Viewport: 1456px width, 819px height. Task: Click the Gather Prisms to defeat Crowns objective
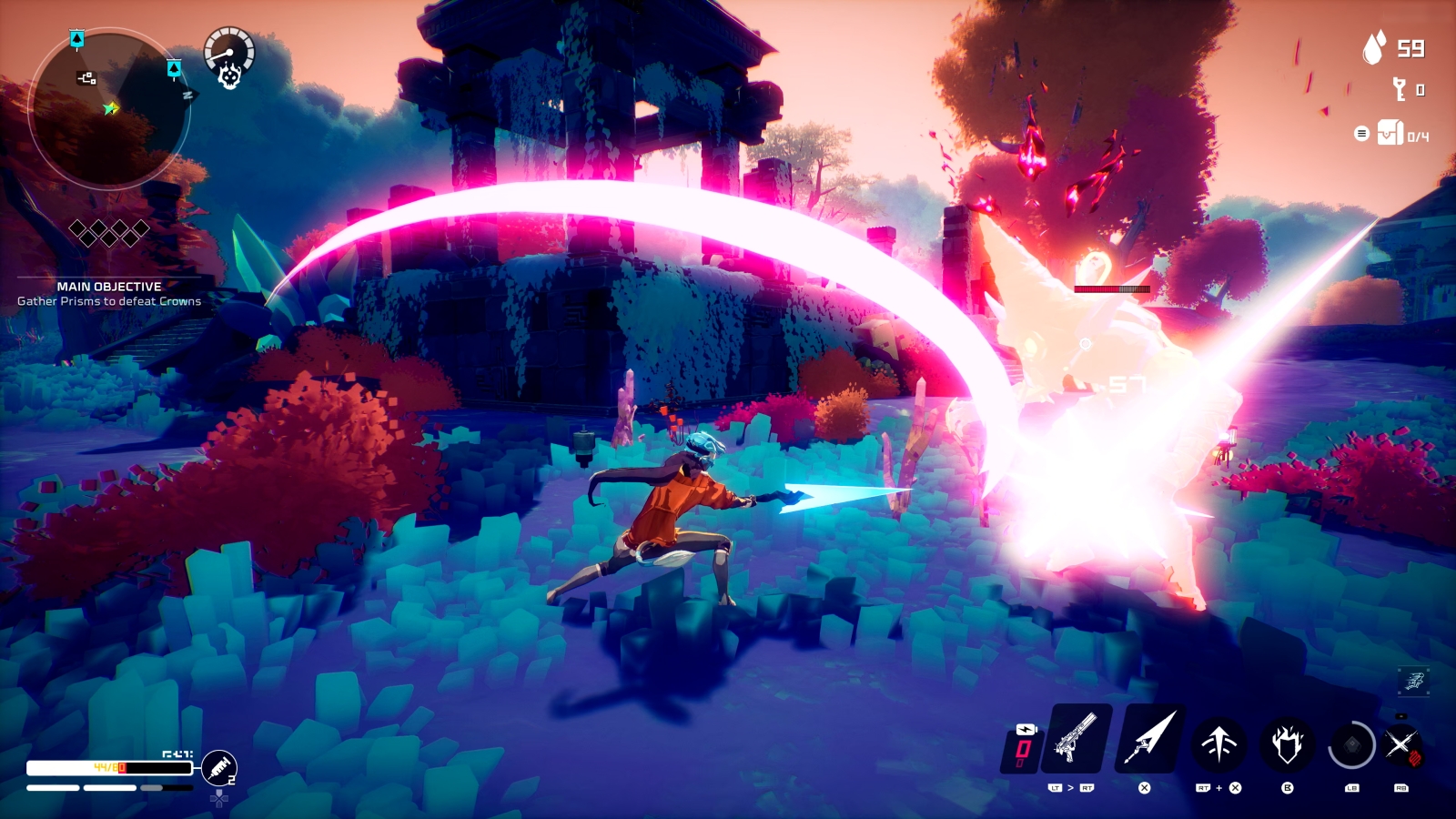107,299
